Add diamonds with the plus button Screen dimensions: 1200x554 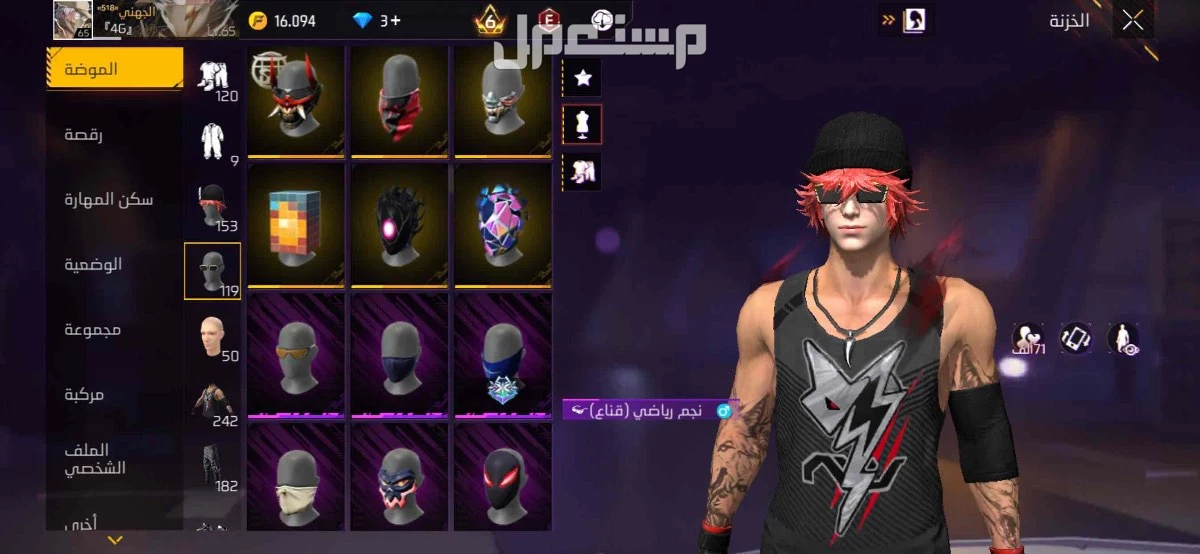click(x=396, y=21)
